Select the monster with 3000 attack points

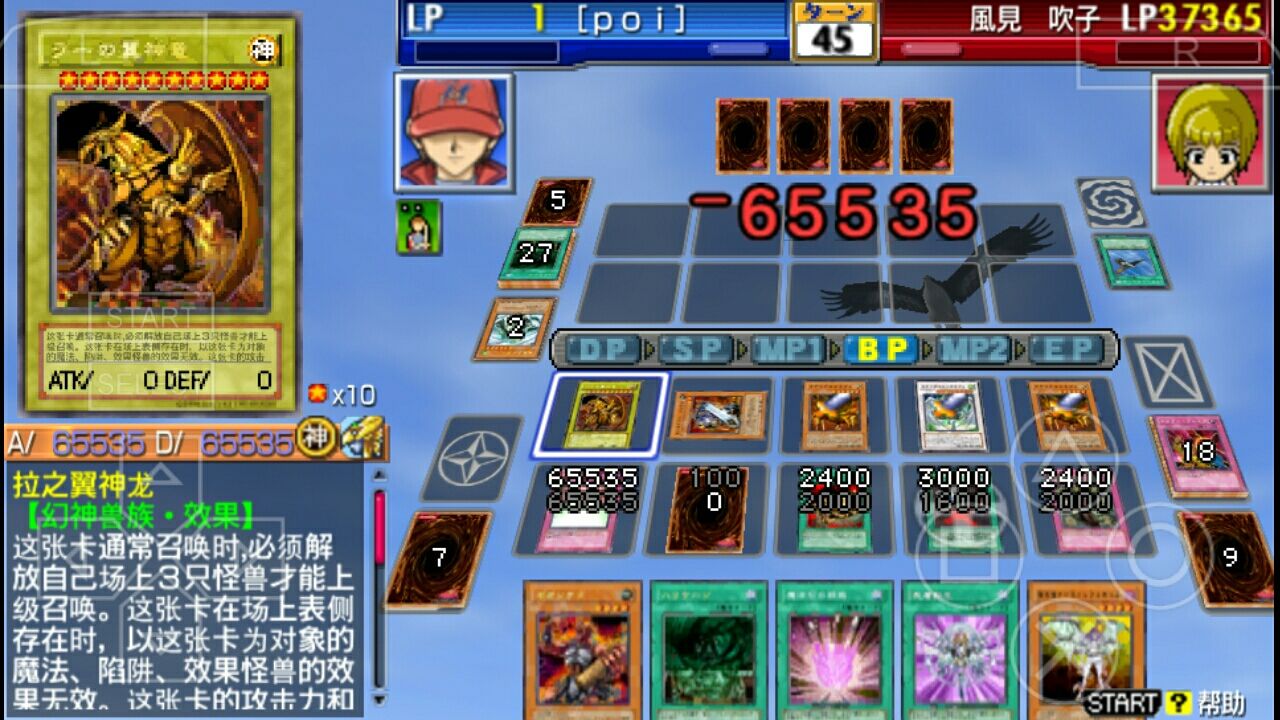tap(947, 413)
